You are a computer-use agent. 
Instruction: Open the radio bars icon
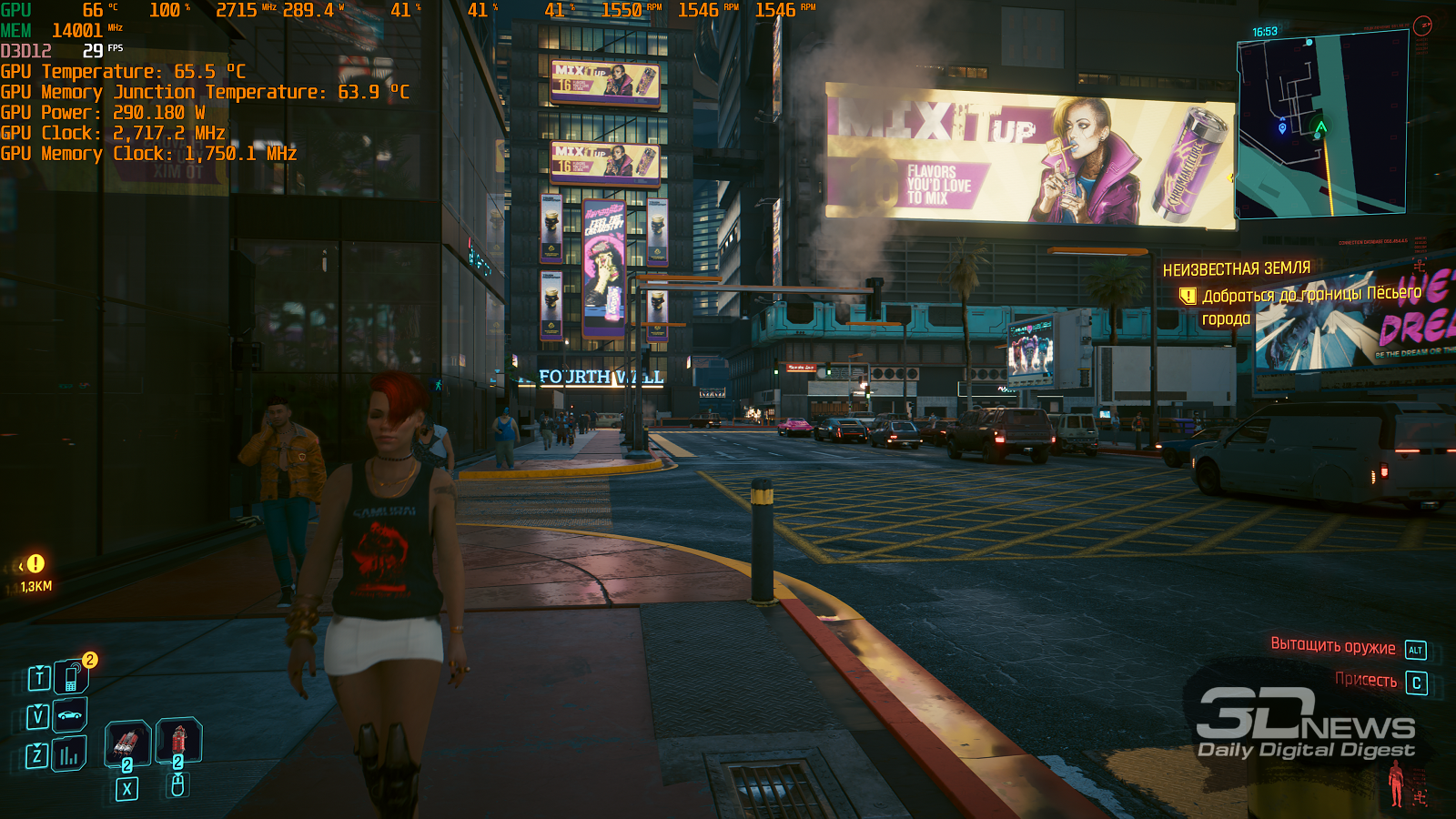pos(69,754)
